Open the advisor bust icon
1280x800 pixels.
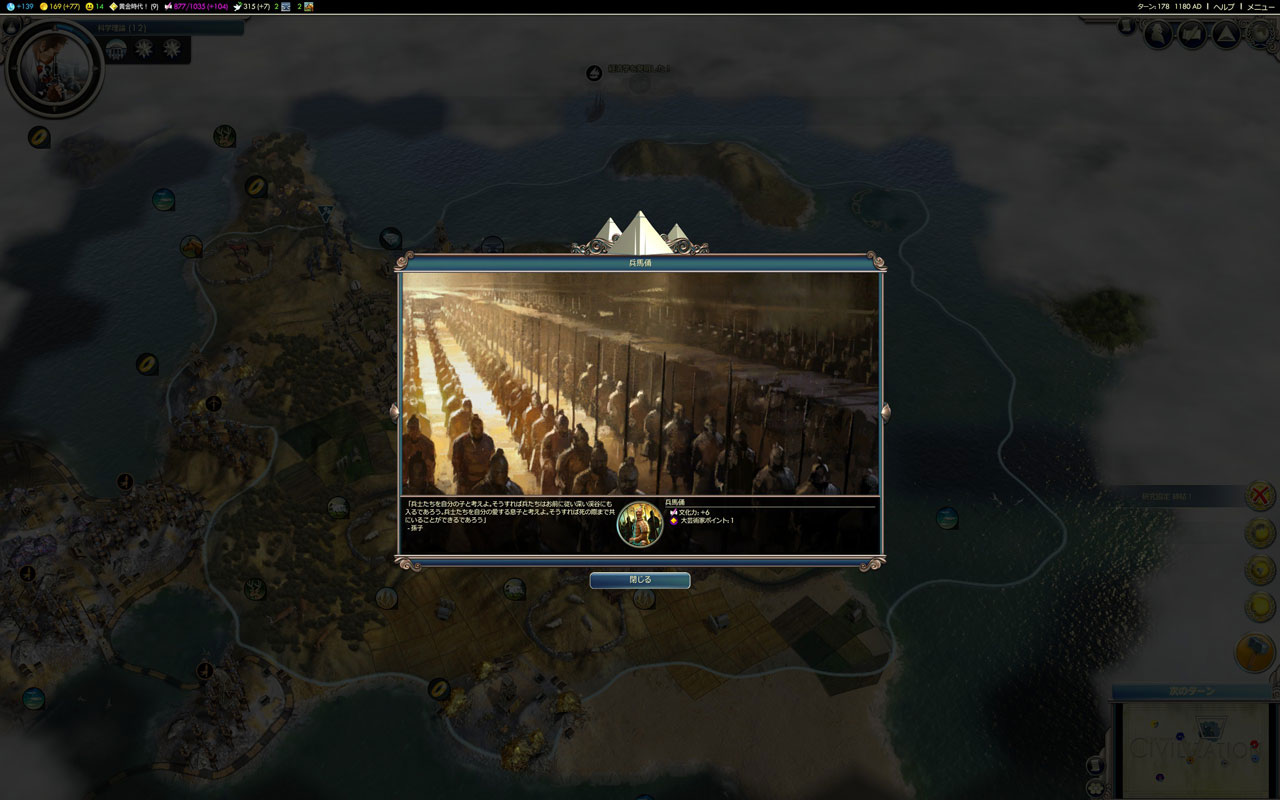pos(1158,35)
